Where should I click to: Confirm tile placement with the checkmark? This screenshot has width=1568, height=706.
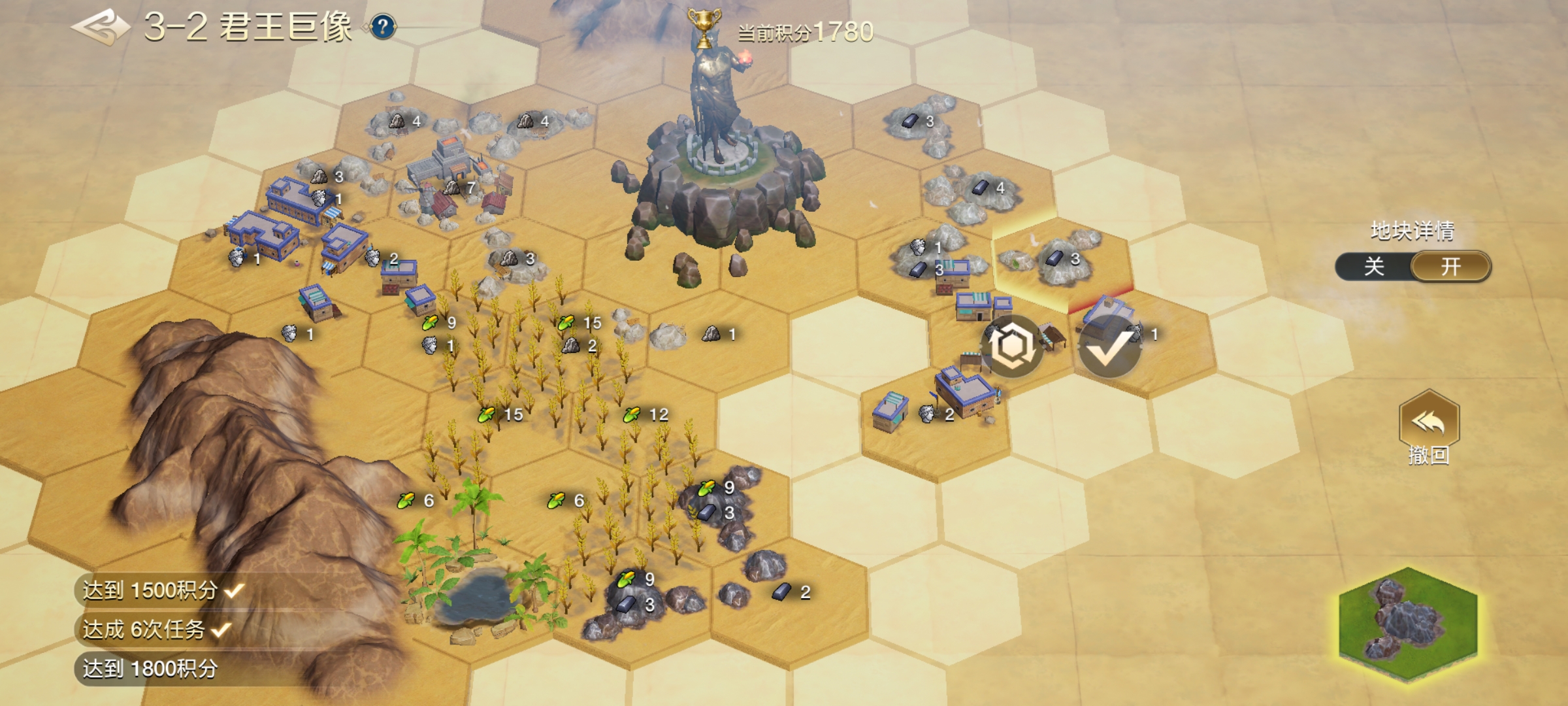[x=1109, y=347]
